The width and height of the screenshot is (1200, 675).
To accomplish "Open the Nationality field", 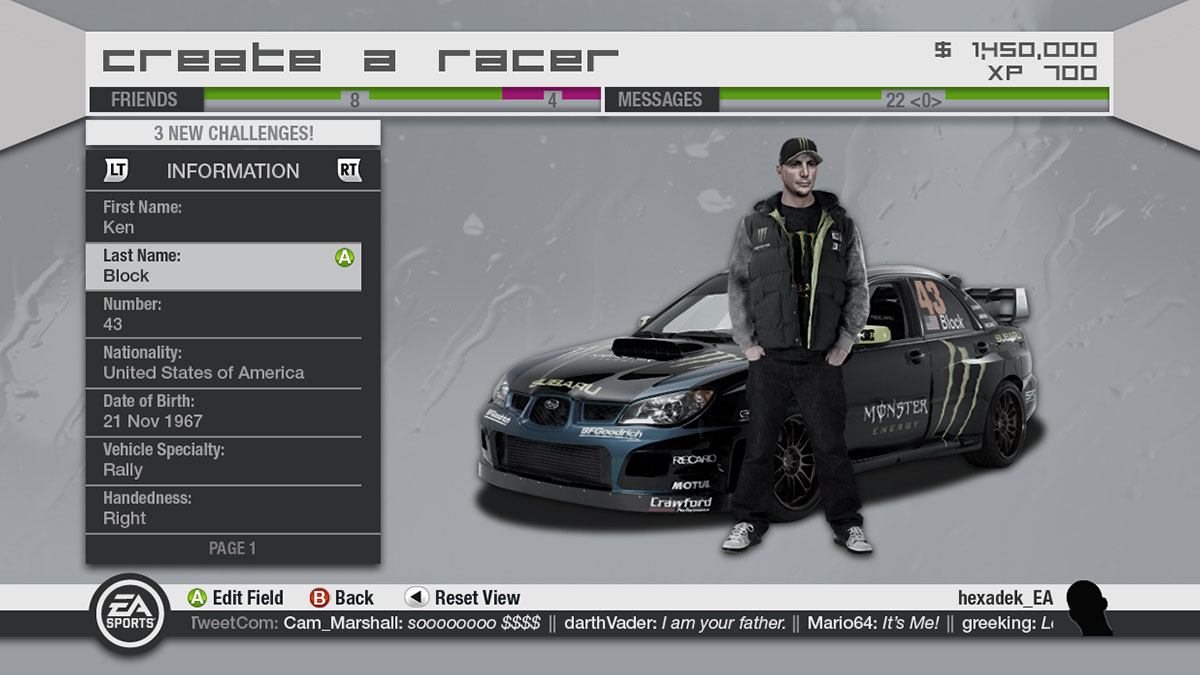I will coord(232,363).
